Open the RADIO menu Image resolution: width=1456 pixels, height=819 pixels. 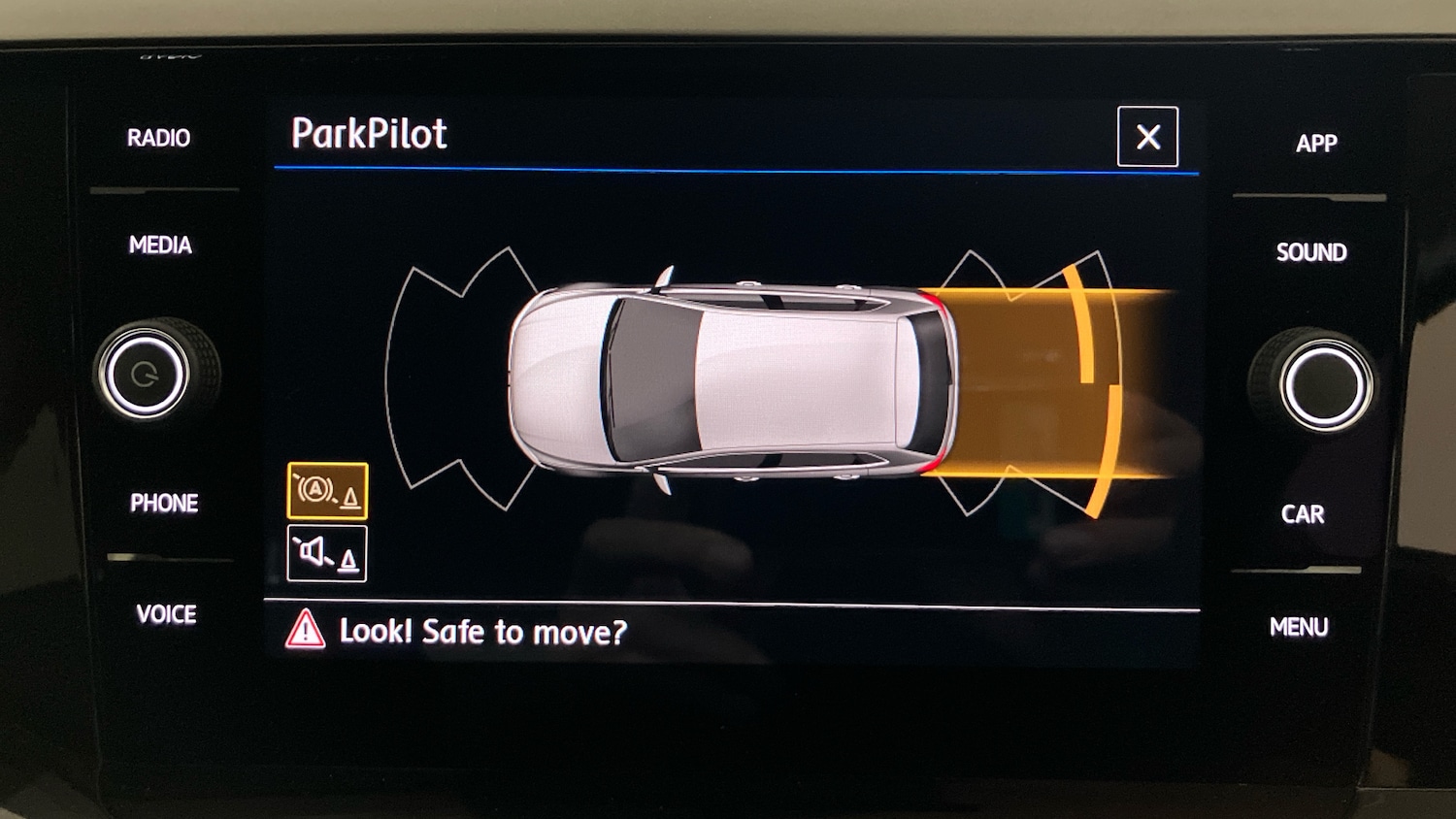point(158,138)
